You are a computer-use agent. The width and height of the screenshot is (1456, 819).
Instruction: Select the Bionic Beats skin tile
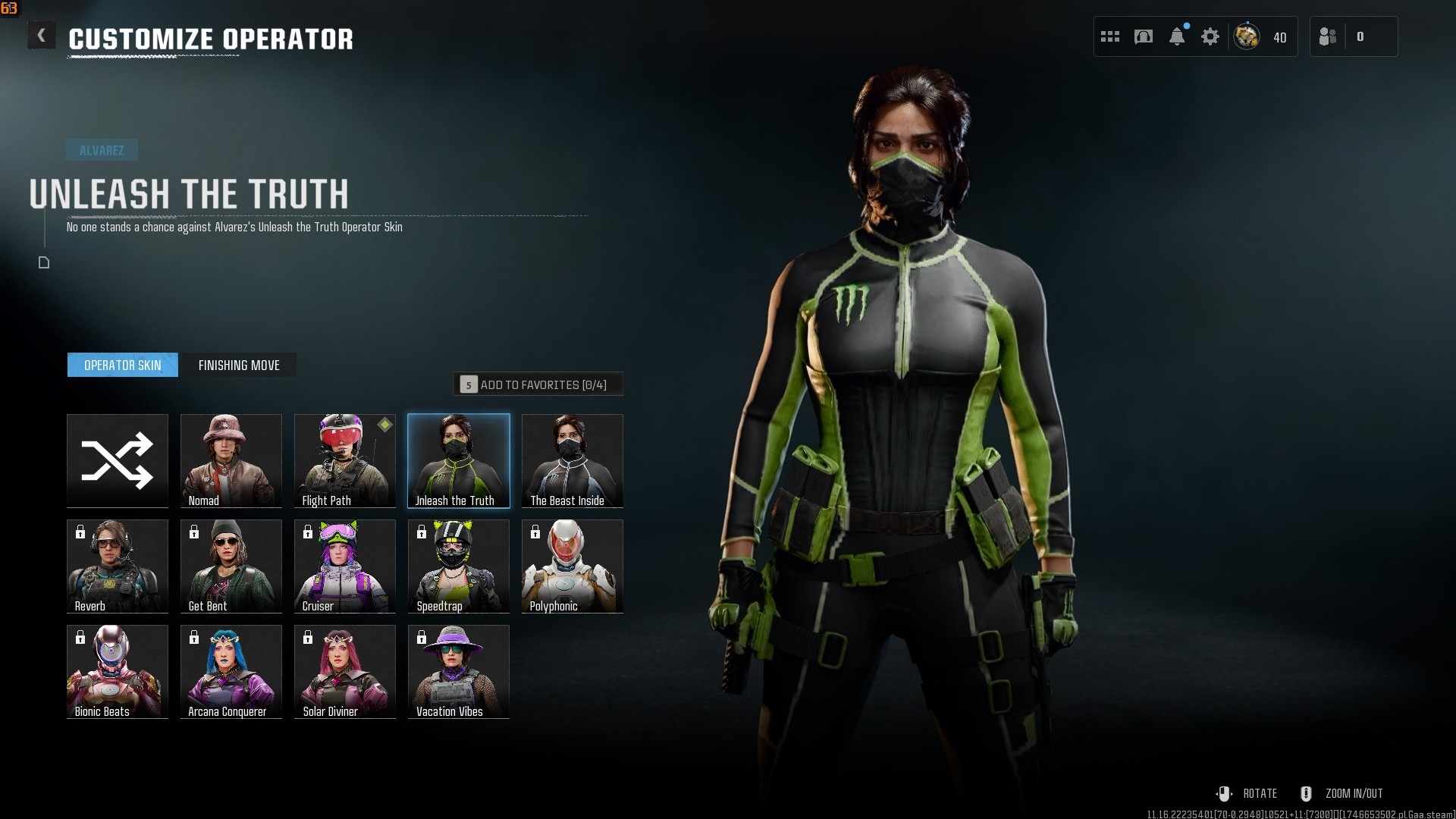pyautogui.click(x=118, y=671)
